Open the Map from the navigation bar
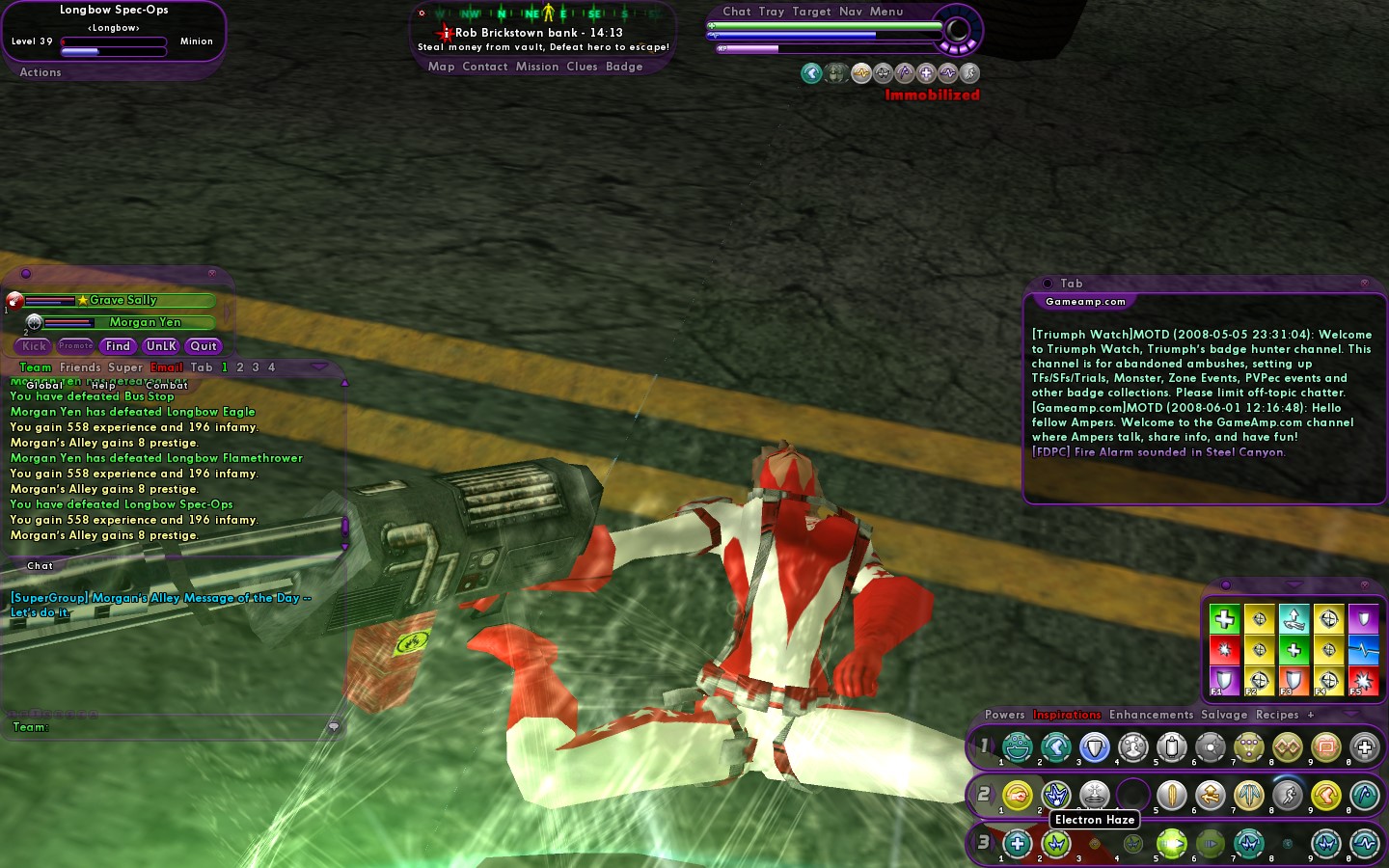This screenshot has width=1389, height=868. (x=441, y=67)
